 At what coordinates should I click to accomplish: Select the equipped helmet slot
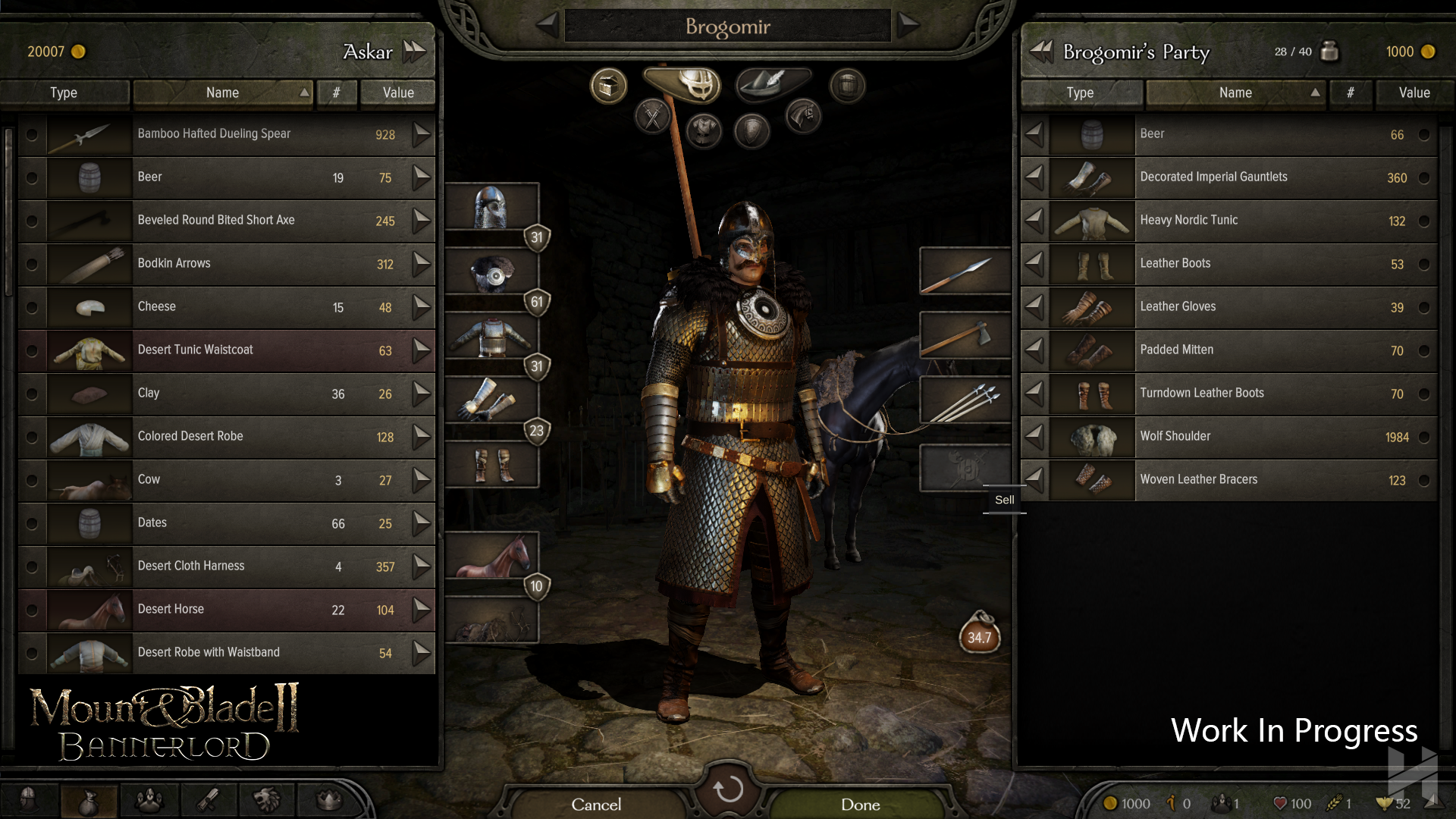tap(491, 206)
